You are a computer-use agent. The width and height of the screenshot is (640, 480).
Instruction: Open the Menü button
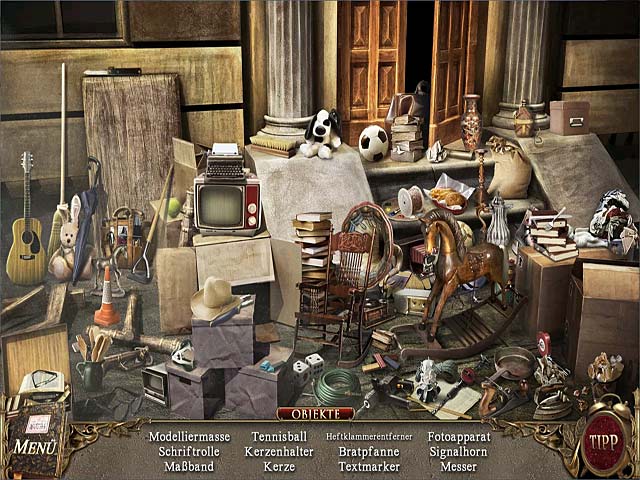[x=33, y=446]
